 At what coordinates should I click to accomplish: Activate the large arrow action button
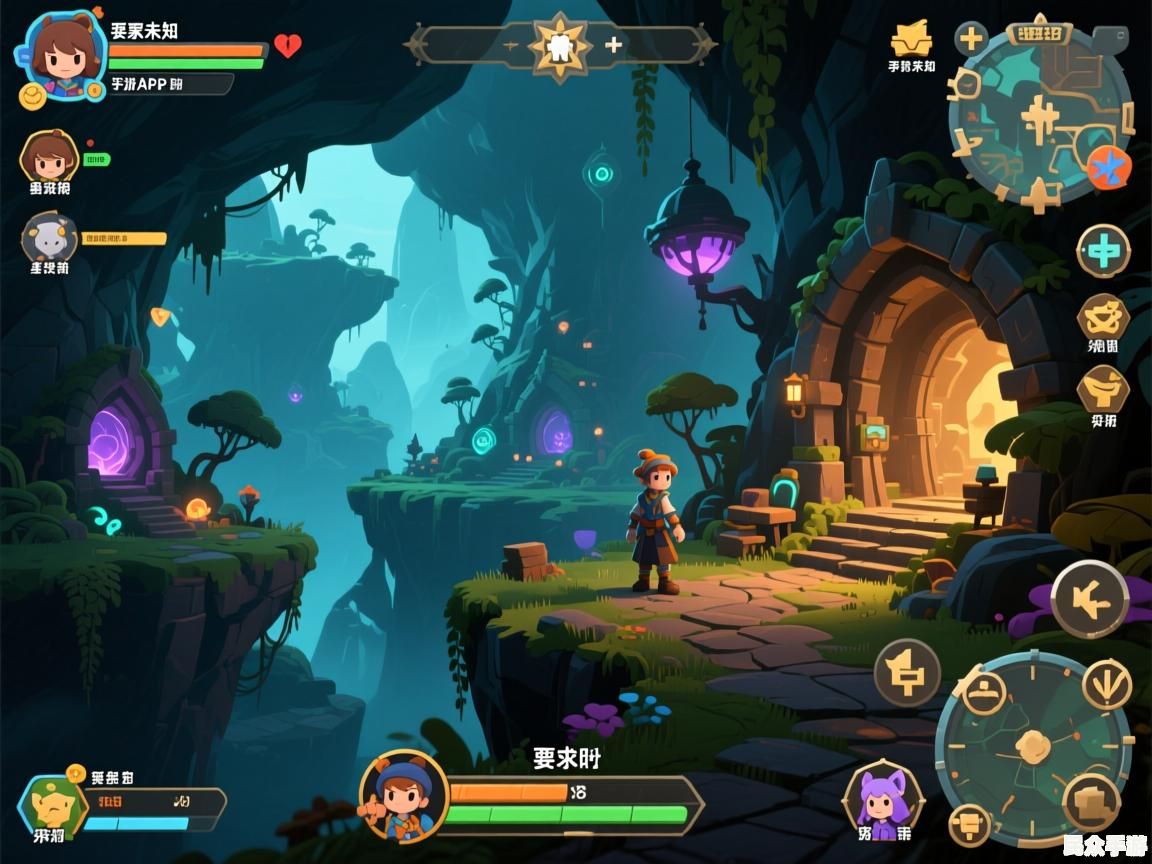[x=1089, y=600]
